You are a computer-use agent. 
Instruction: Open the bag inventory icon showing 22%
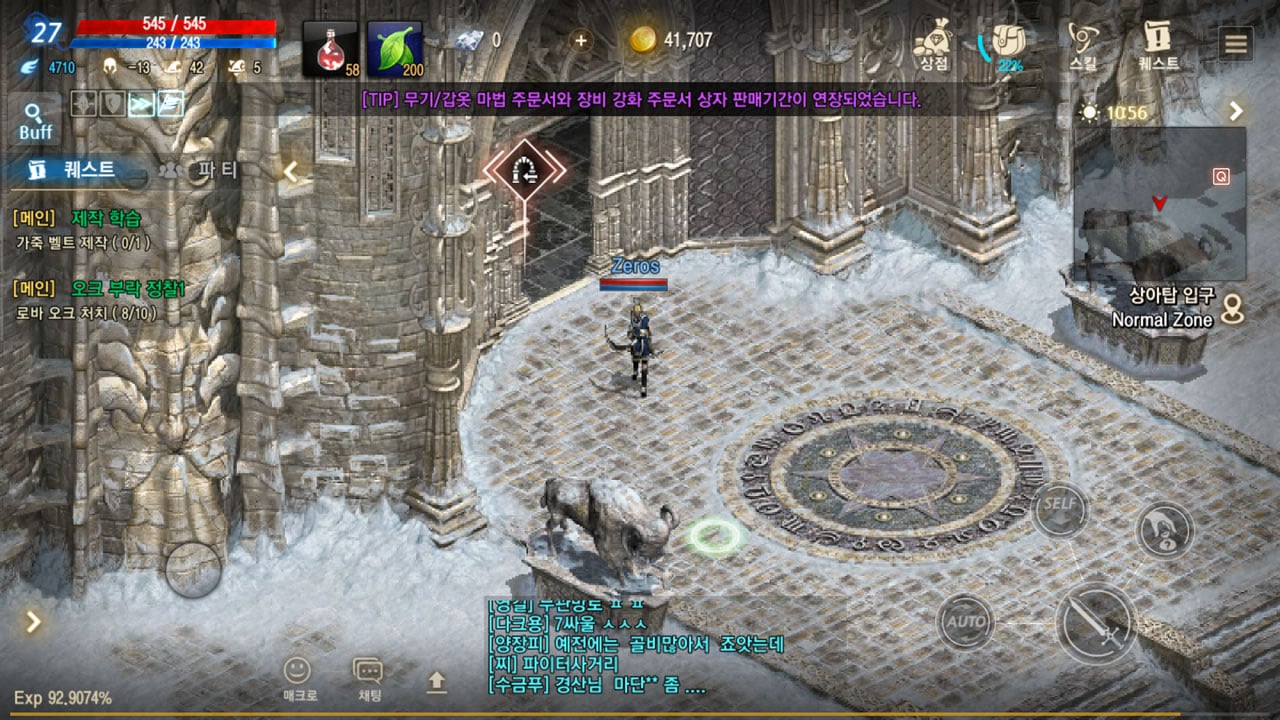(1007, 45)
